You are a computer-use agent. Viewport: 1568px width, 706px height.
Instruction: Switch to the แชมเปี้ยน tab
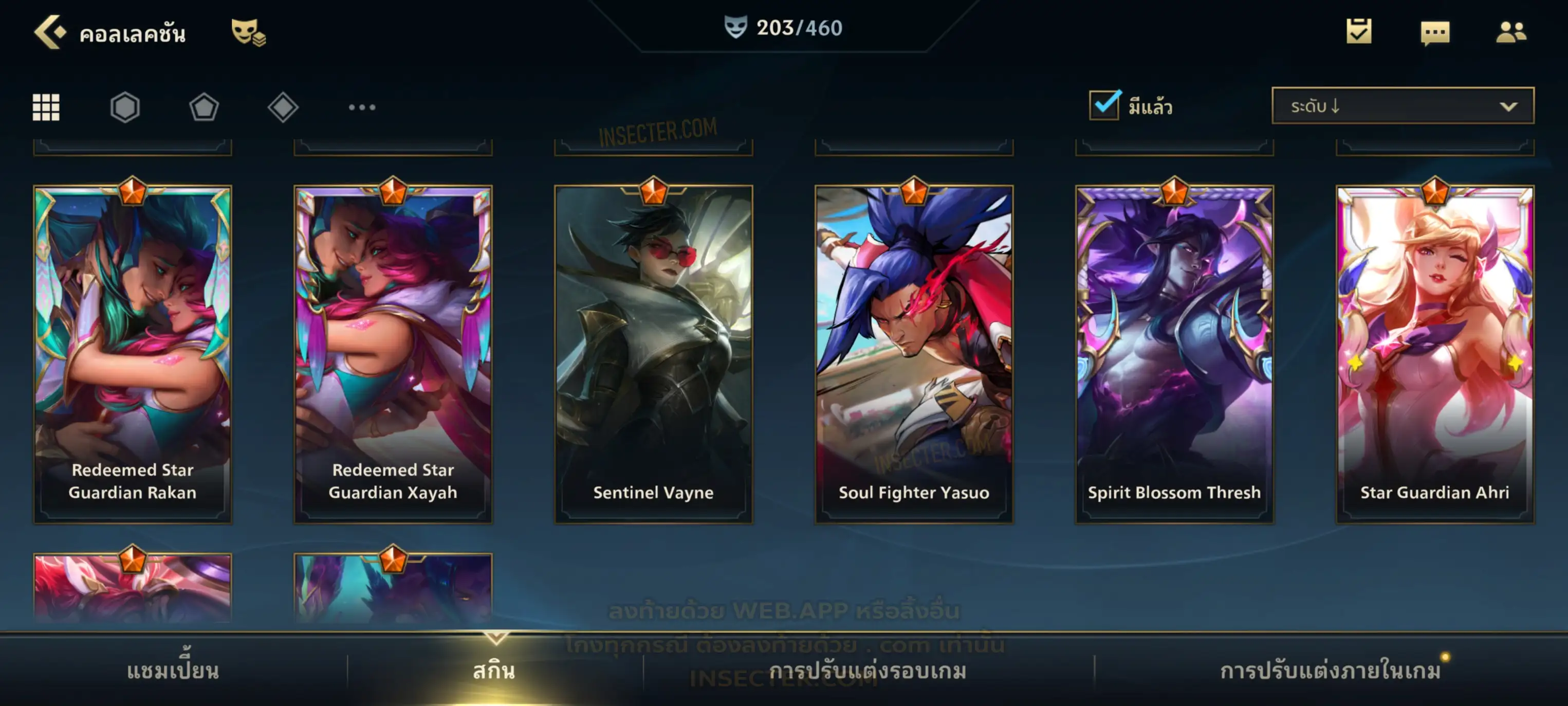pyautogui.click(x=173, y=671)
